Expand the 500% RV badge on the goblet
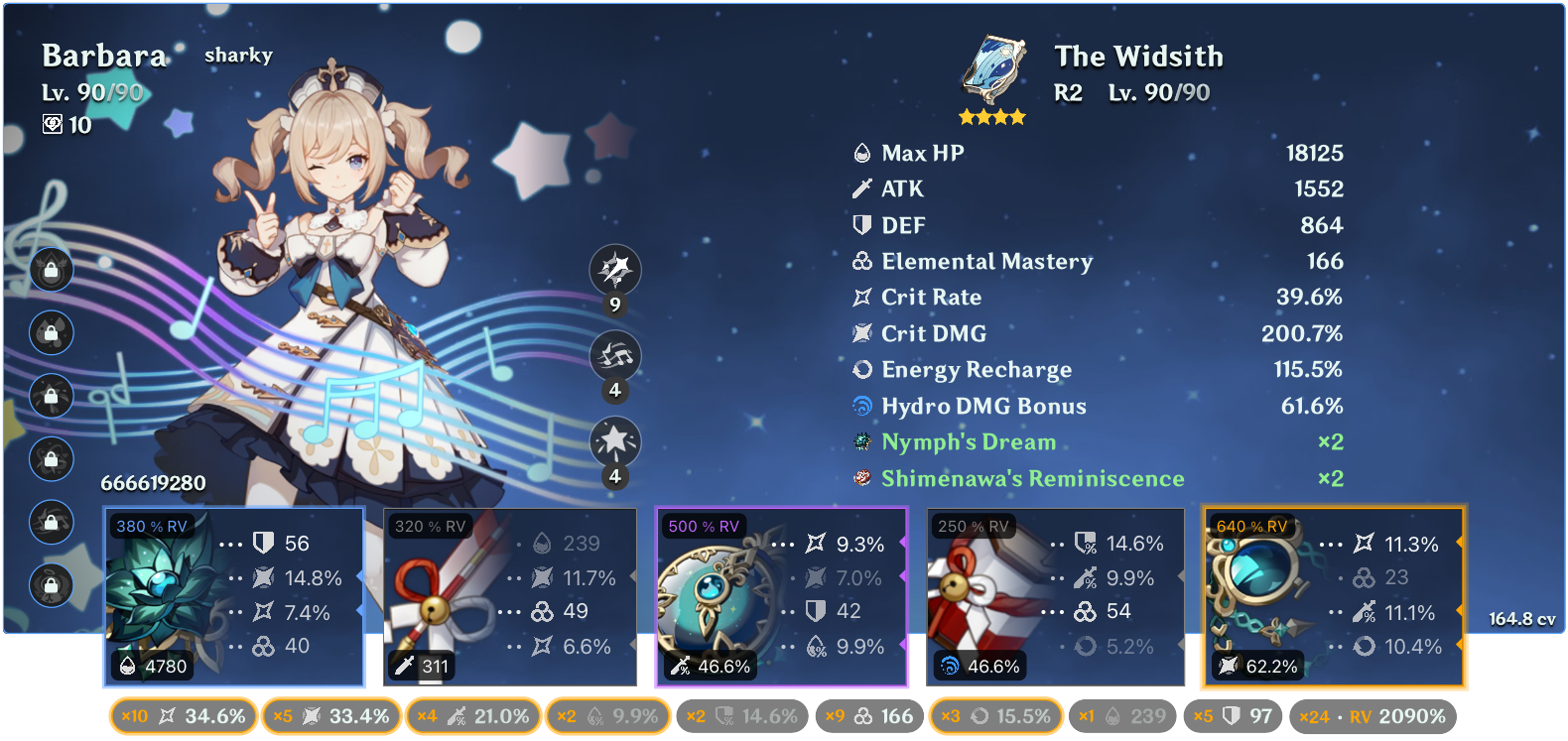 pos(704,527)
